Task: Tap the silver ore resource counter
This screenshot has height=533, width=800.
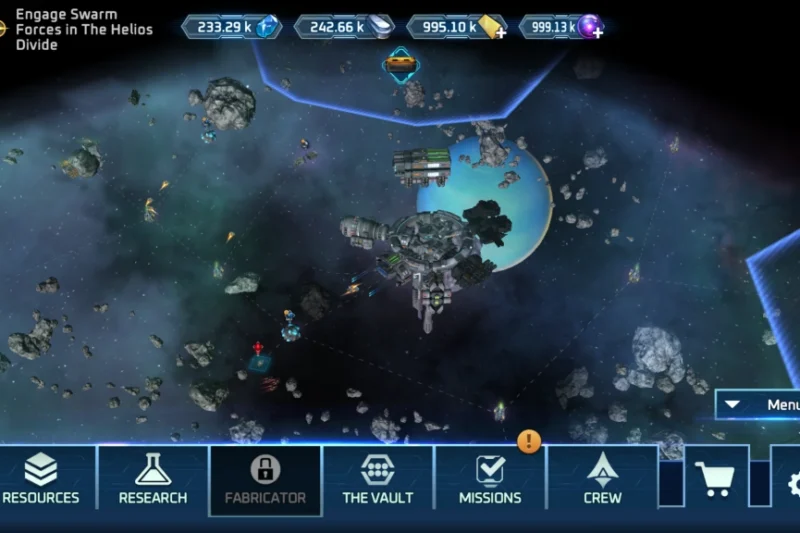Action: click(x=346, y=27)
